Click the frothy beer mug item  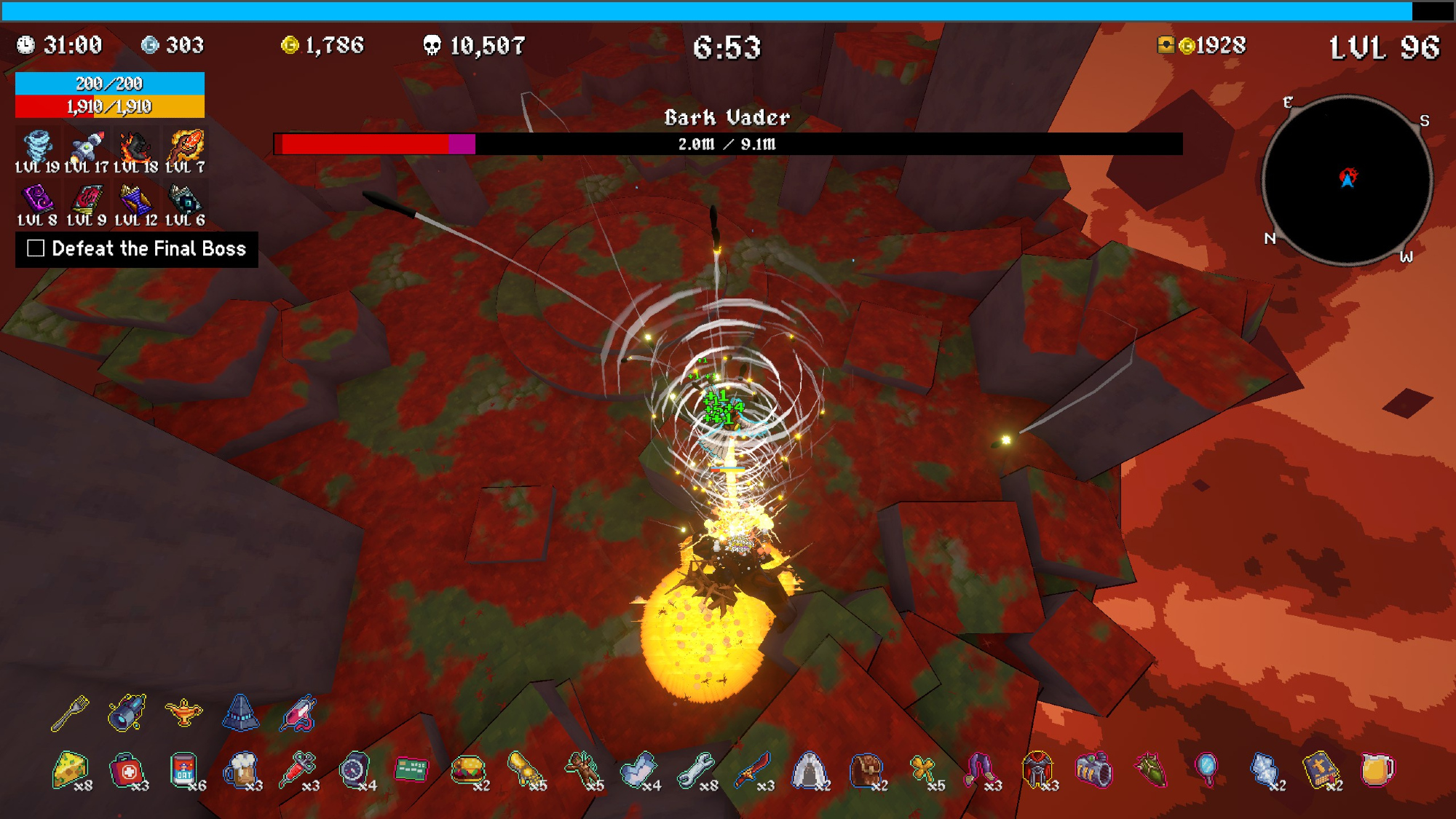(x=240, y=769)
